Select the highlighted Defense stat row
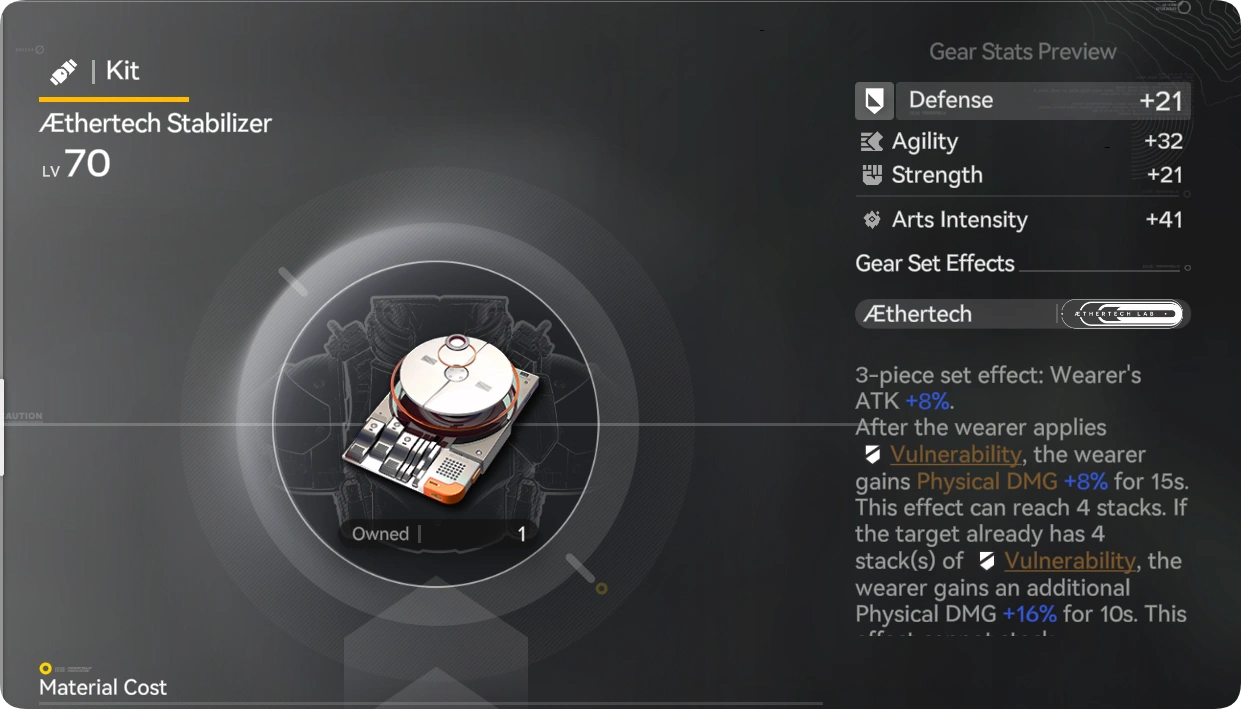 1022,101
